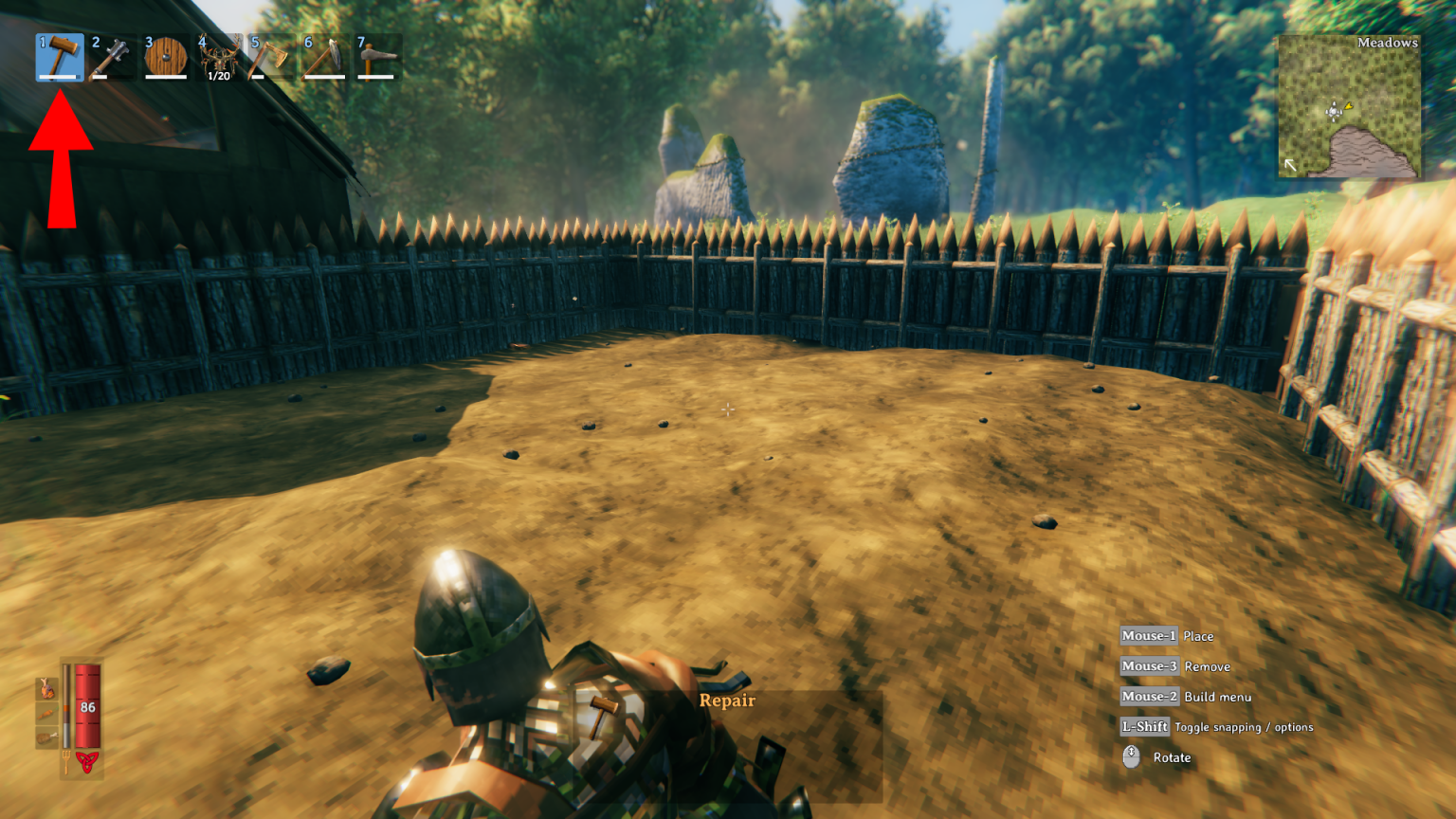Click the cooked fish food icon

[x=46, y=688]
